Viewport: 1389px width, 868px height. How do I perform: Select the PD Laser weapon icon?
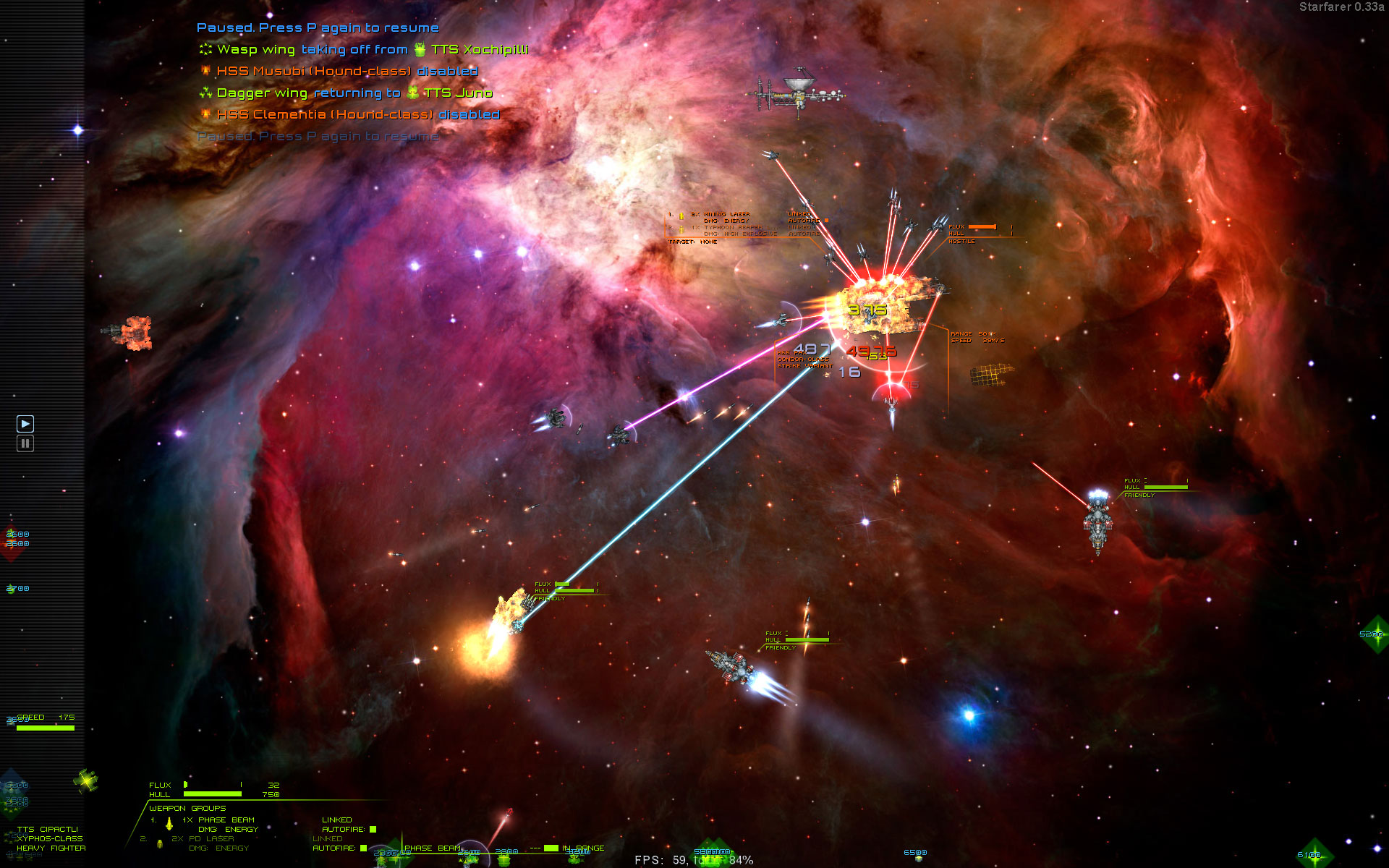pyautogui.click(x=160, y=843)
